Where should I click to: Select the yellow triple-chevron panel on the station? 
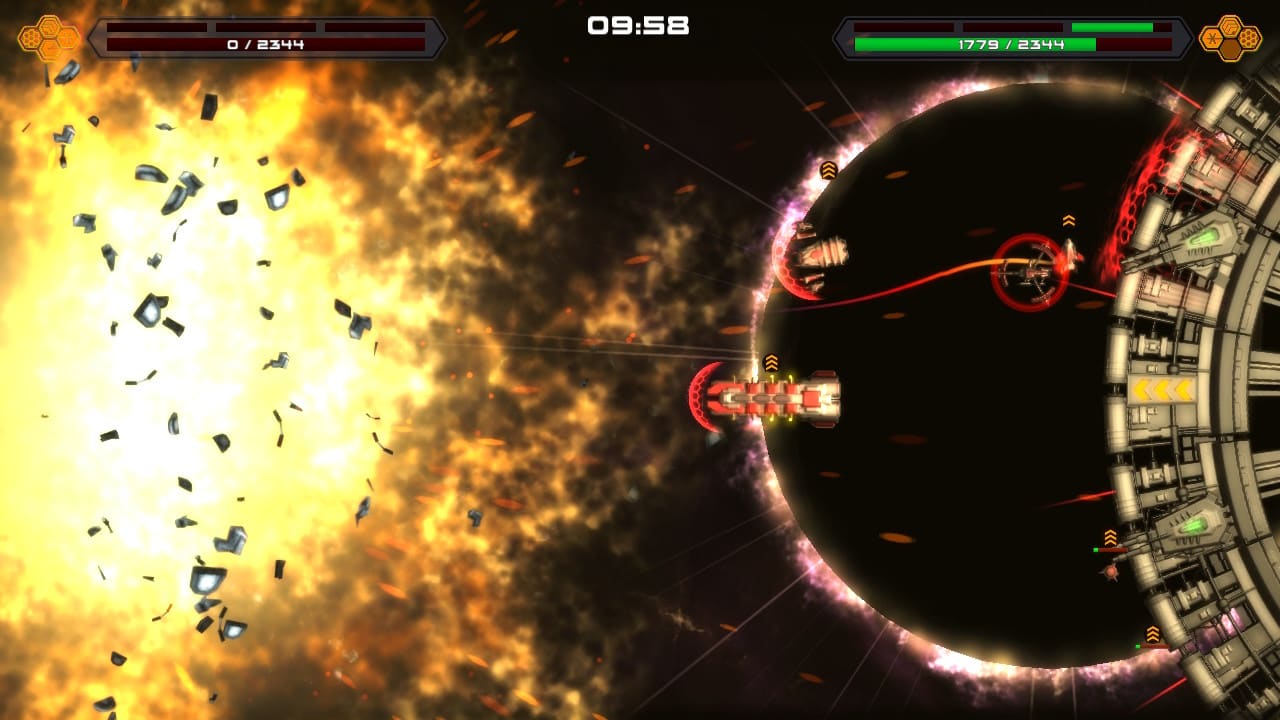[x=1162, y=388]
